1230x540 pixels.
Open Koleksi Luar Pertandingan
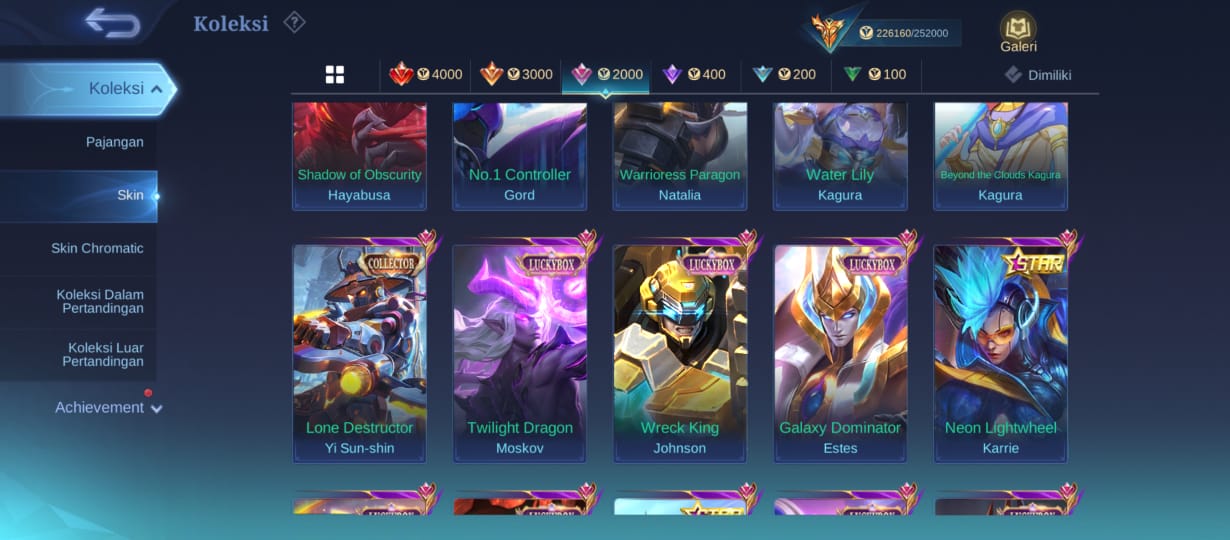[x=105, y=355]
